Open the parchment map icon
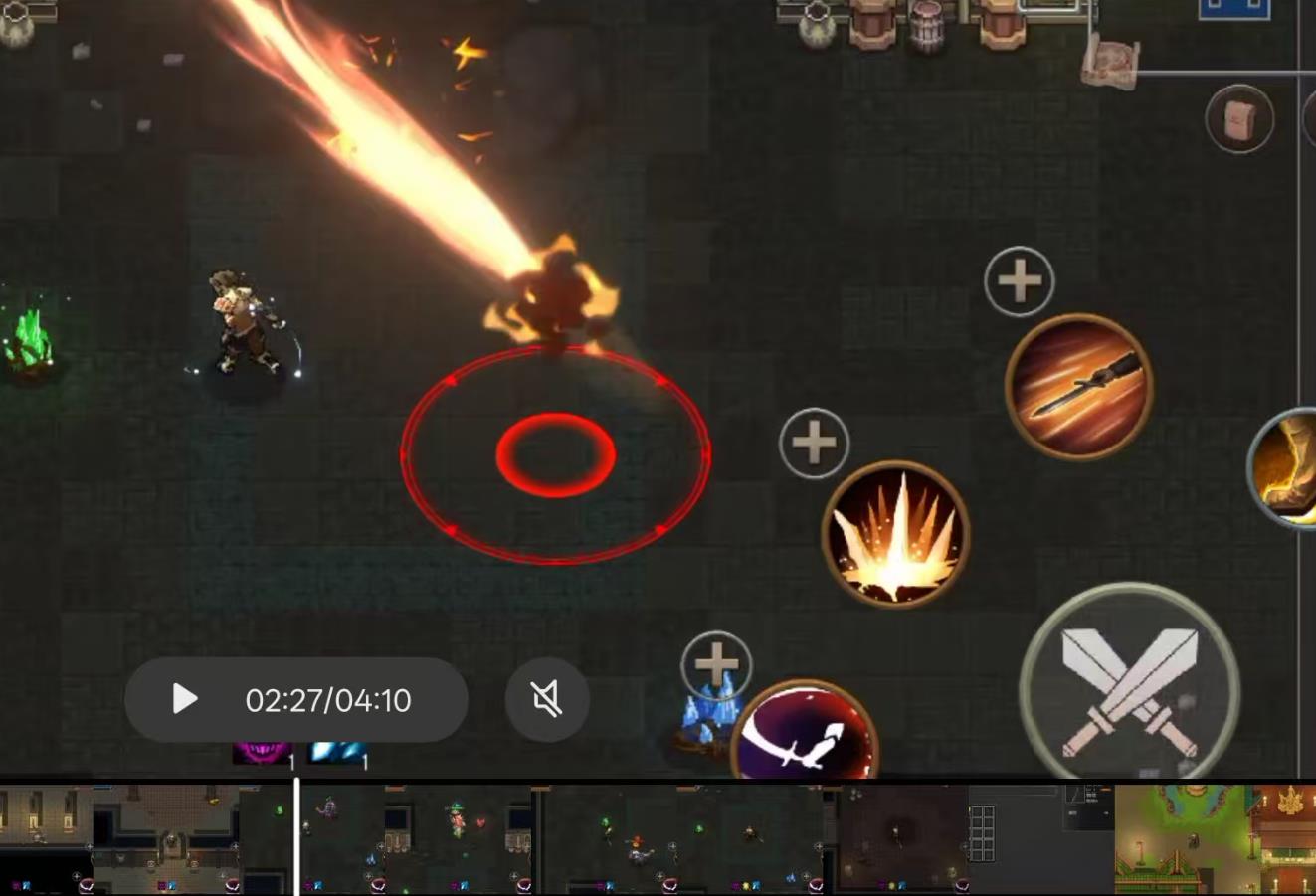 click(x=1110, y=62)
